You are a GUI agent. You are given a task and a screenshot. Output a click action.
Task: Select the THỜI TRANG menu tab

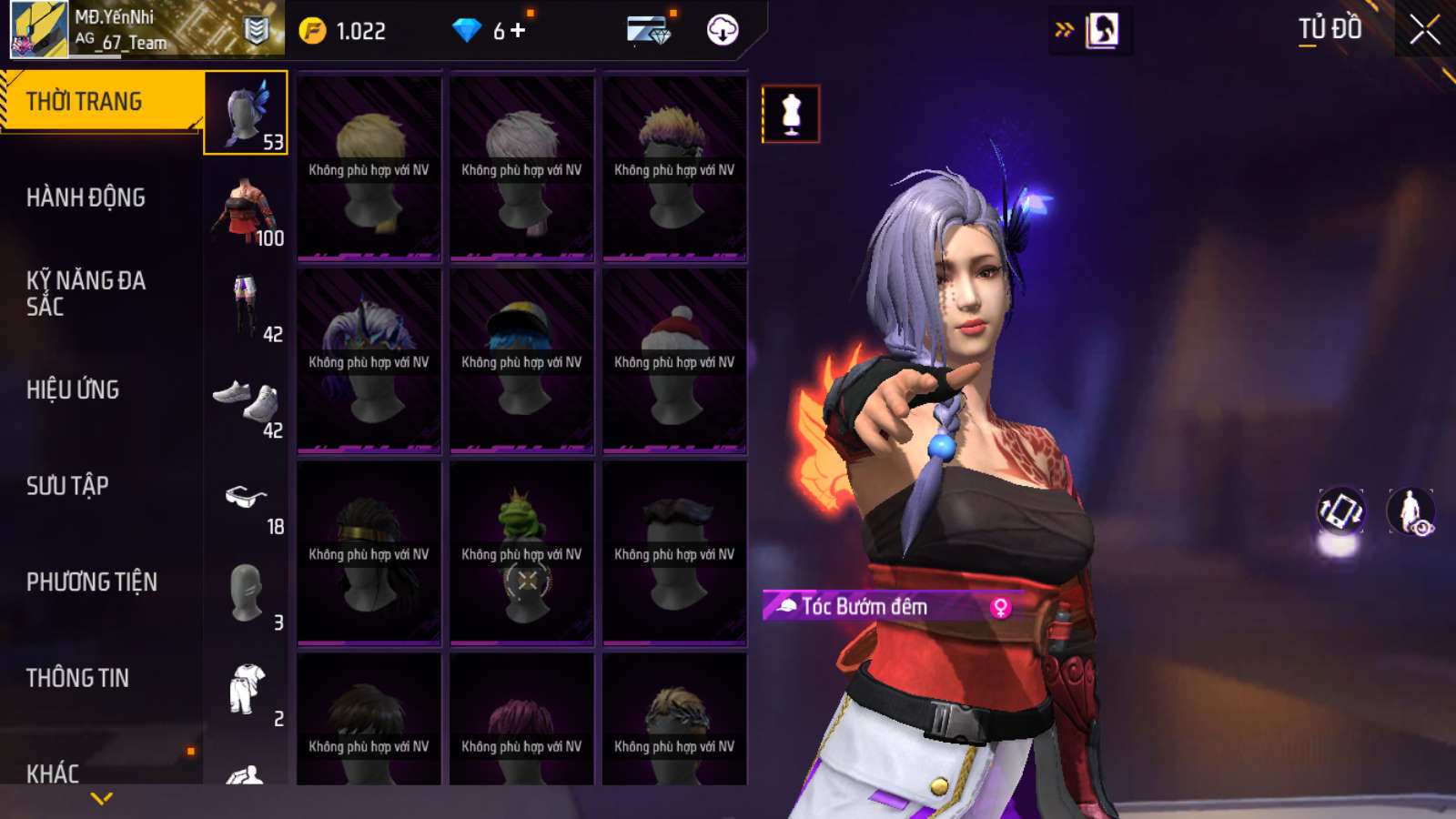click(x=100, y=101)
